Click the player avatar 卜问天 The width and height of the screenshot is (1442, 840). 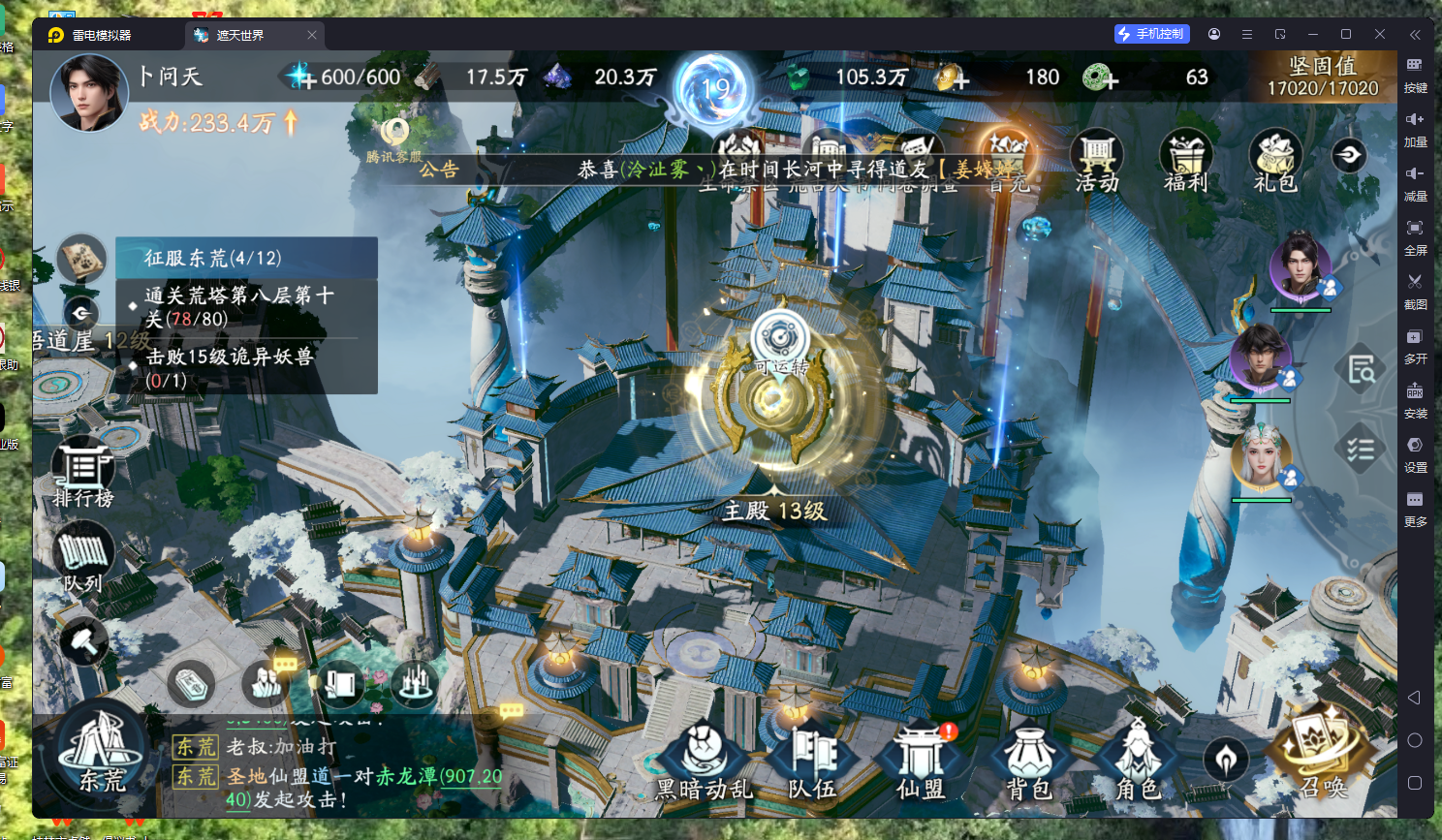(x=89, y=93)
